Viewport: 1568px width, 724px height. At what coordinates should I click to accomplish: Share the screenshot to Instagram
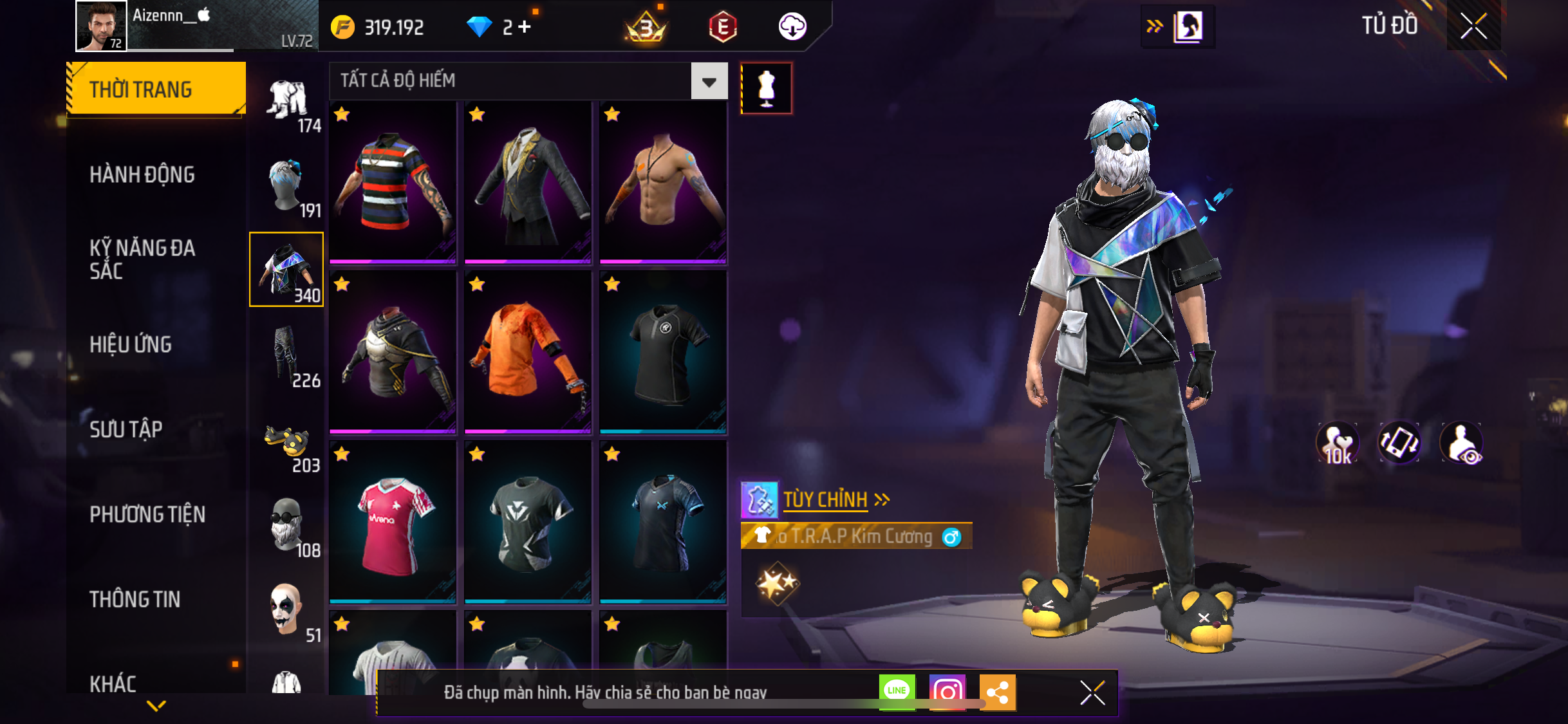947,692
